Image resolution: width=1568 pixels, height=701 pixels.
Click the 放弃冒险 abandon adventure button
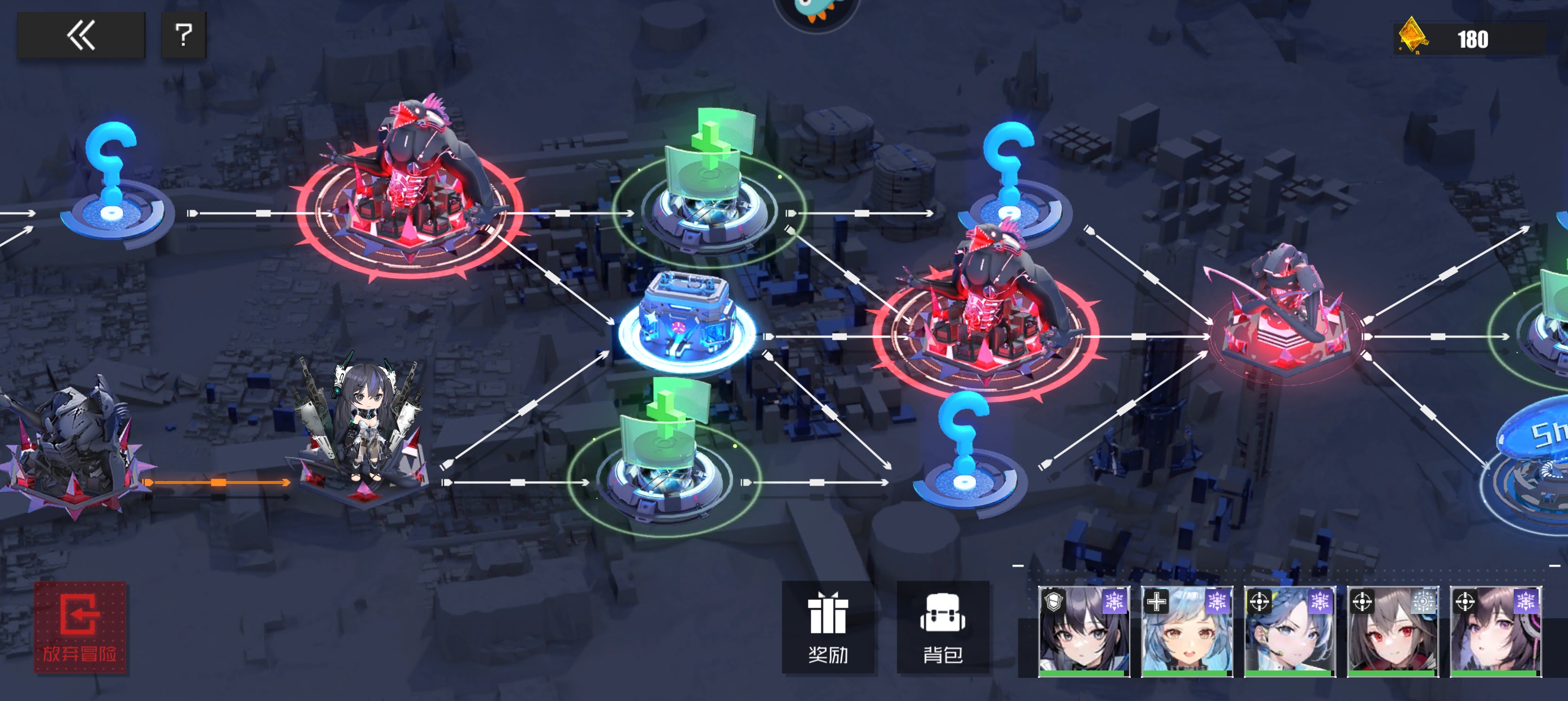80,627
